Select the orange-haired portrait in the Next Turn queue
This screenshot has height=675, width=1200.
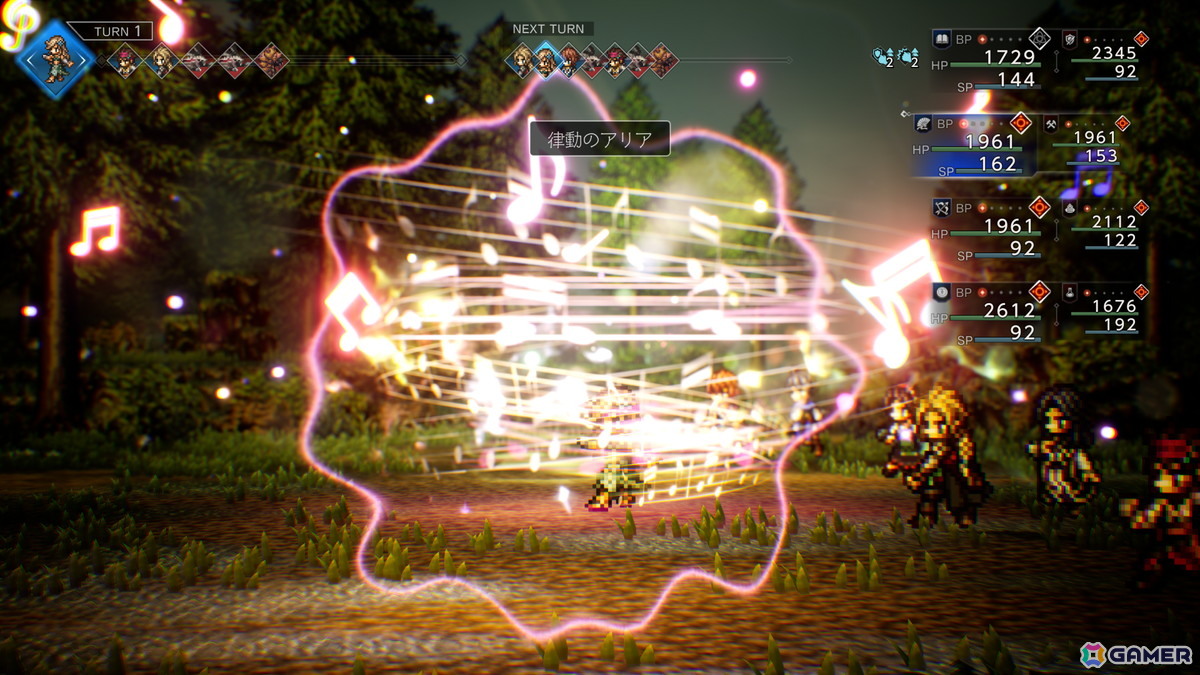click(x=570, y=62)
